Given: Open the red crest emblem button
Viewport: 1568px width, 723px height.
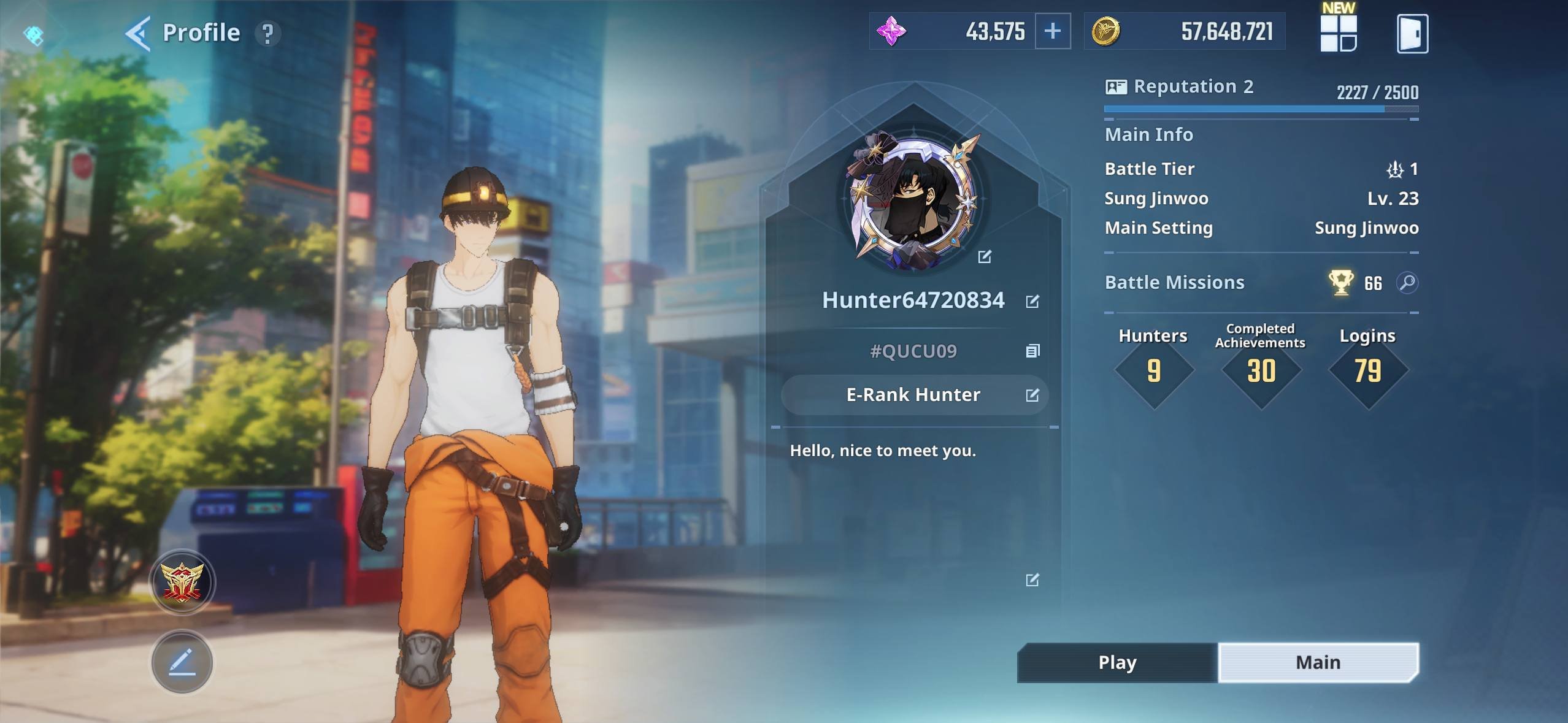Looking at the screenshot, I should (x=182, y=582).
